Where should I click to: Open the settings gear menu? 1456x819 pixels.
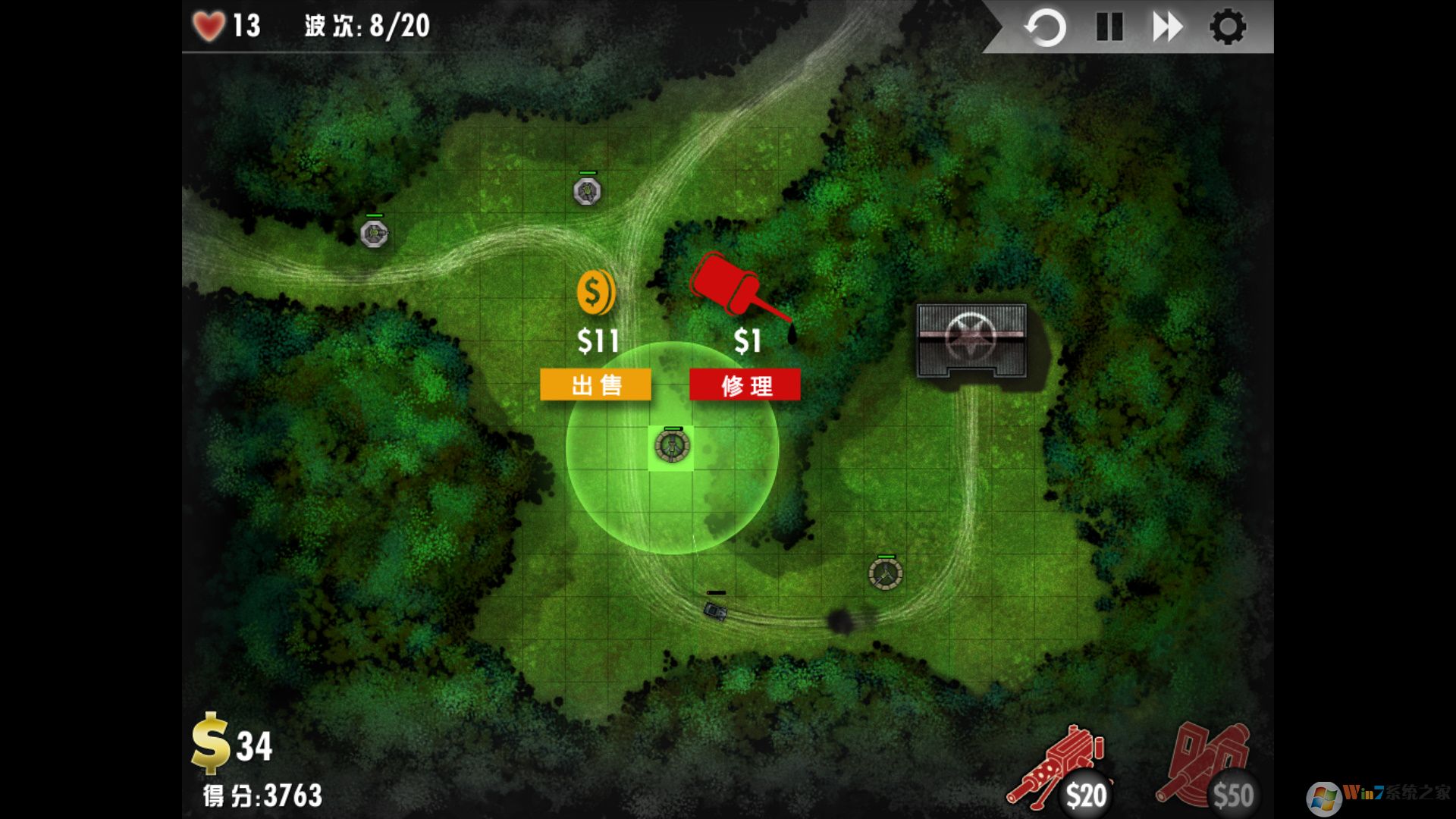[x=1228, y=27]
